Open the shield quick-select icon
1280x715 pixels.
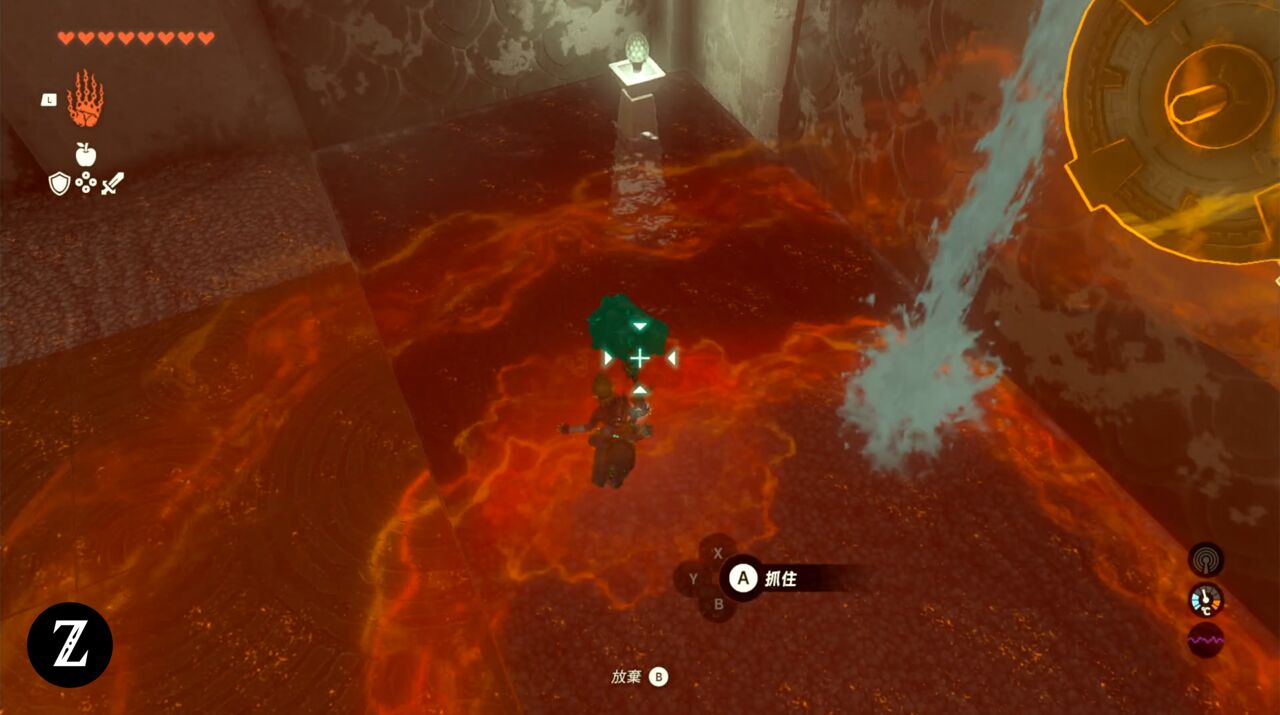point(59,183)
